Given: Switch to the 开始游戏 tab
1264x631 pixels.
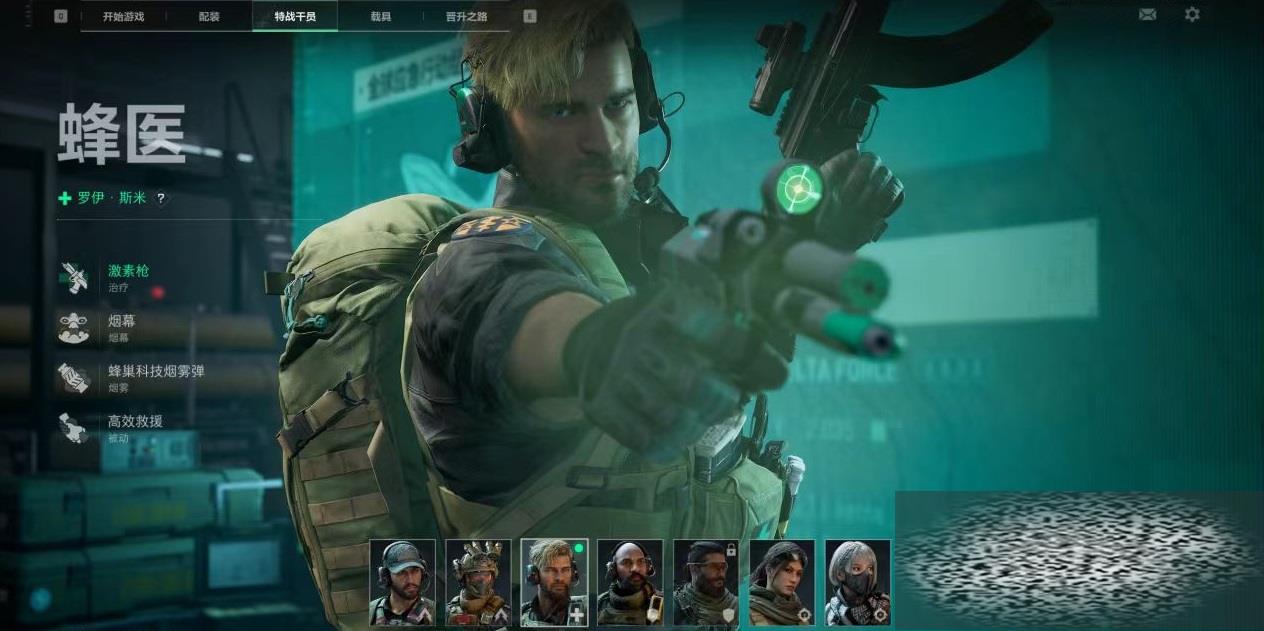Looking at the screenshot, I should (124, 16).
